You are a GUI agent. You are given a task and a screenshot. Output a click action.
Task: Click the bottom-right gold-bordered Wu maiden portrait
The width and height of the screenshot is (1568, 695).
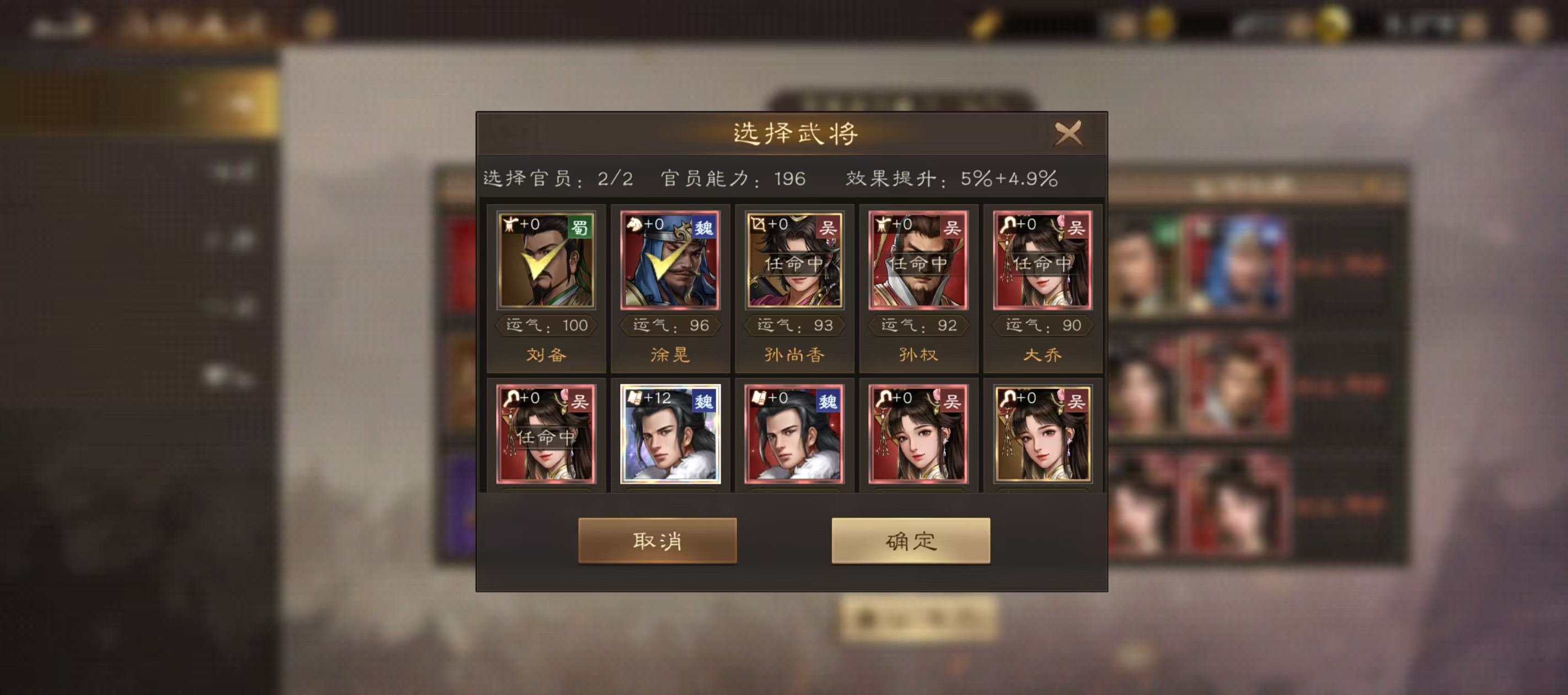pos(1044,436)
